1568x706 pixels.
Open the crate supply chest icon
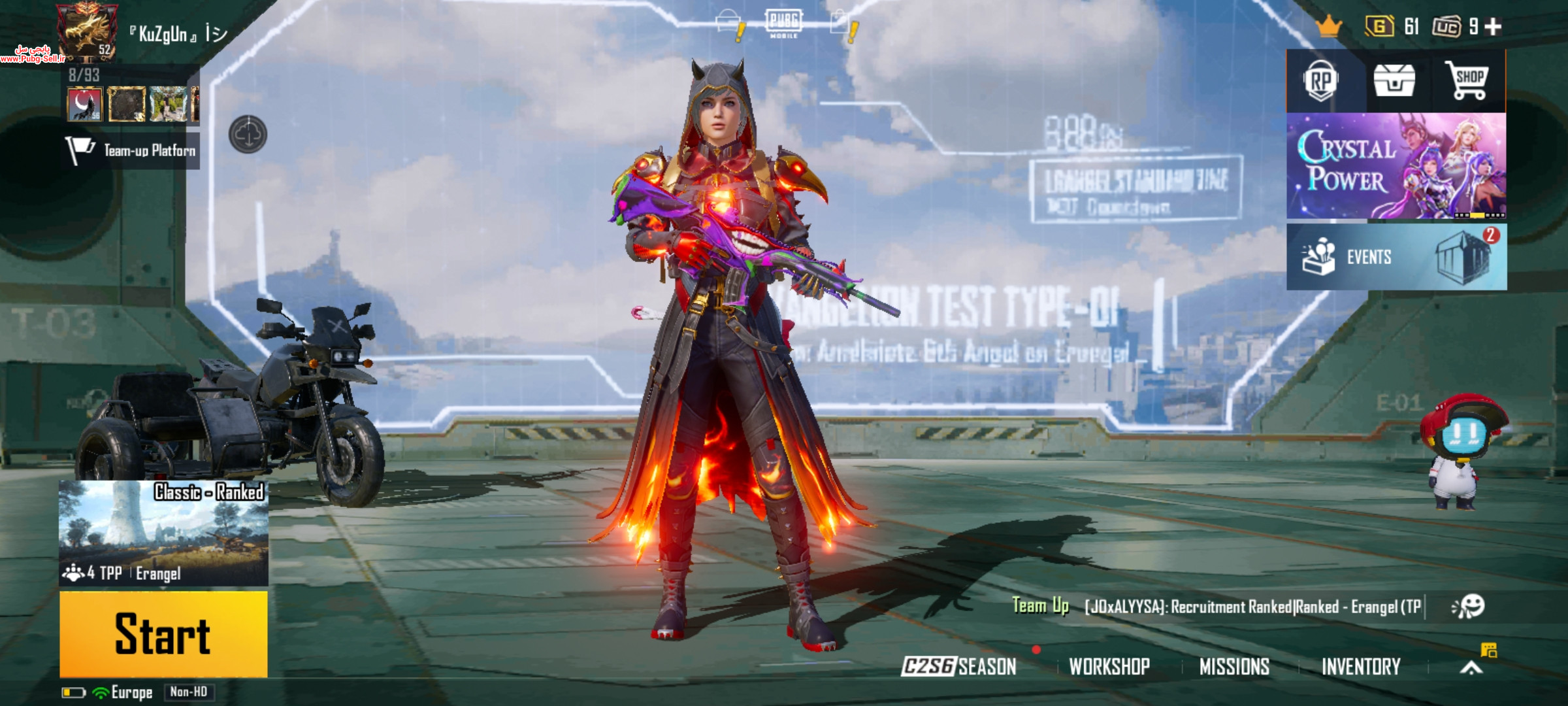[x=1394, y=82]
